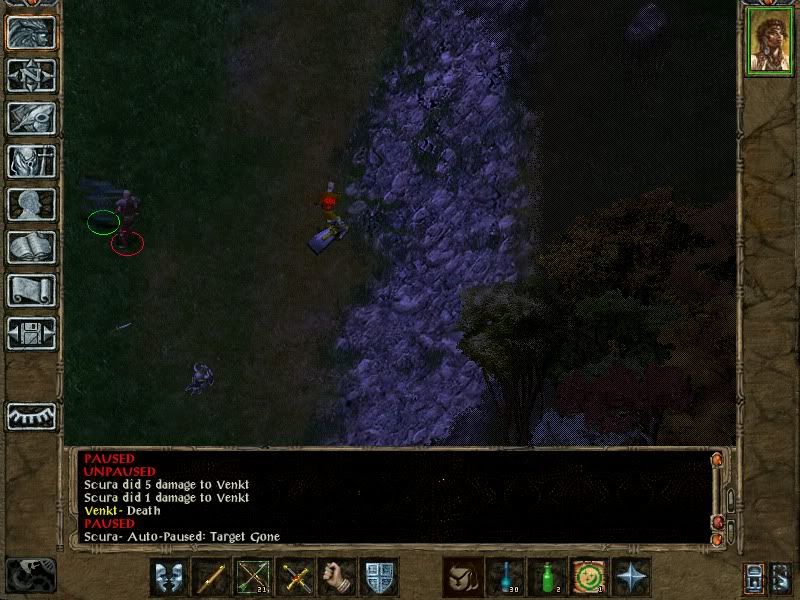Activate the shield guard action
The image size is (800, 600).
380,577
